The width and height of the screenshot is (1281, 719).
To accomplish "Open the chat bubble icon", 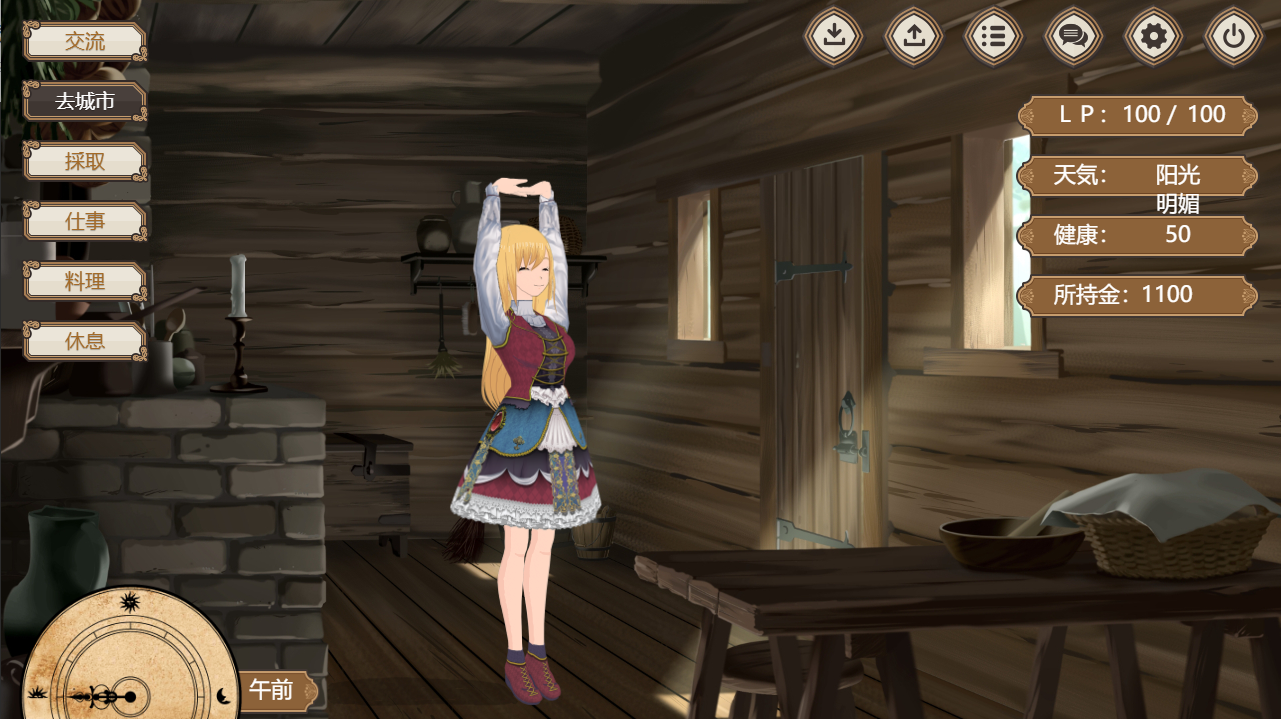I will pyautogui.click(x=1074, y=37).
